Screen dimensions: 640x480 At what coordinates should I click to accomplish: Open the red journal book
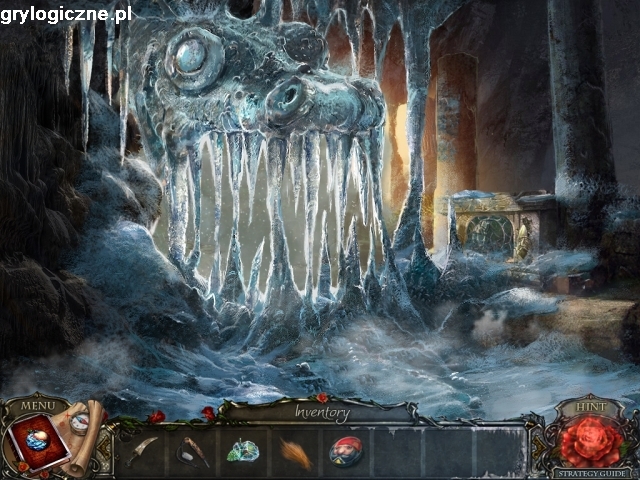(x=37, y=444)
